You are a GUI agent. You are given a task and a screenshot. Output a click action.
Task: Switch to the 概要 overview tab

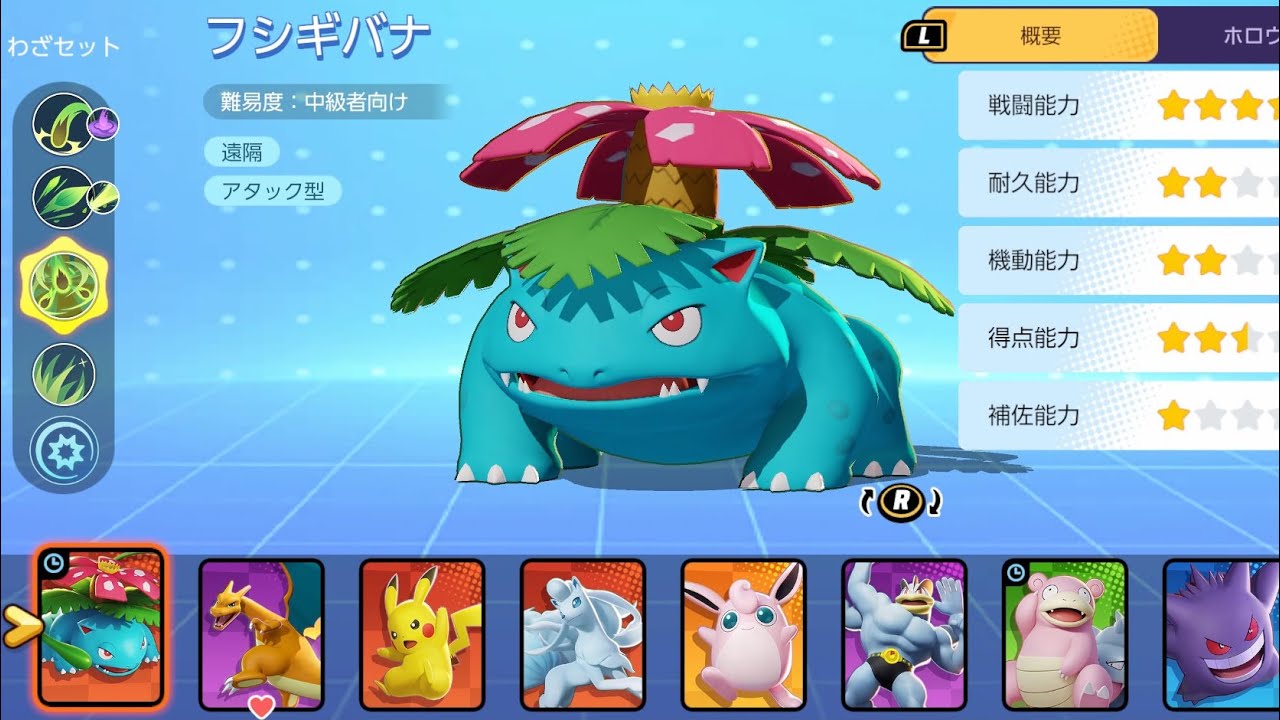pyautogui.click(x=1040, y=36)
